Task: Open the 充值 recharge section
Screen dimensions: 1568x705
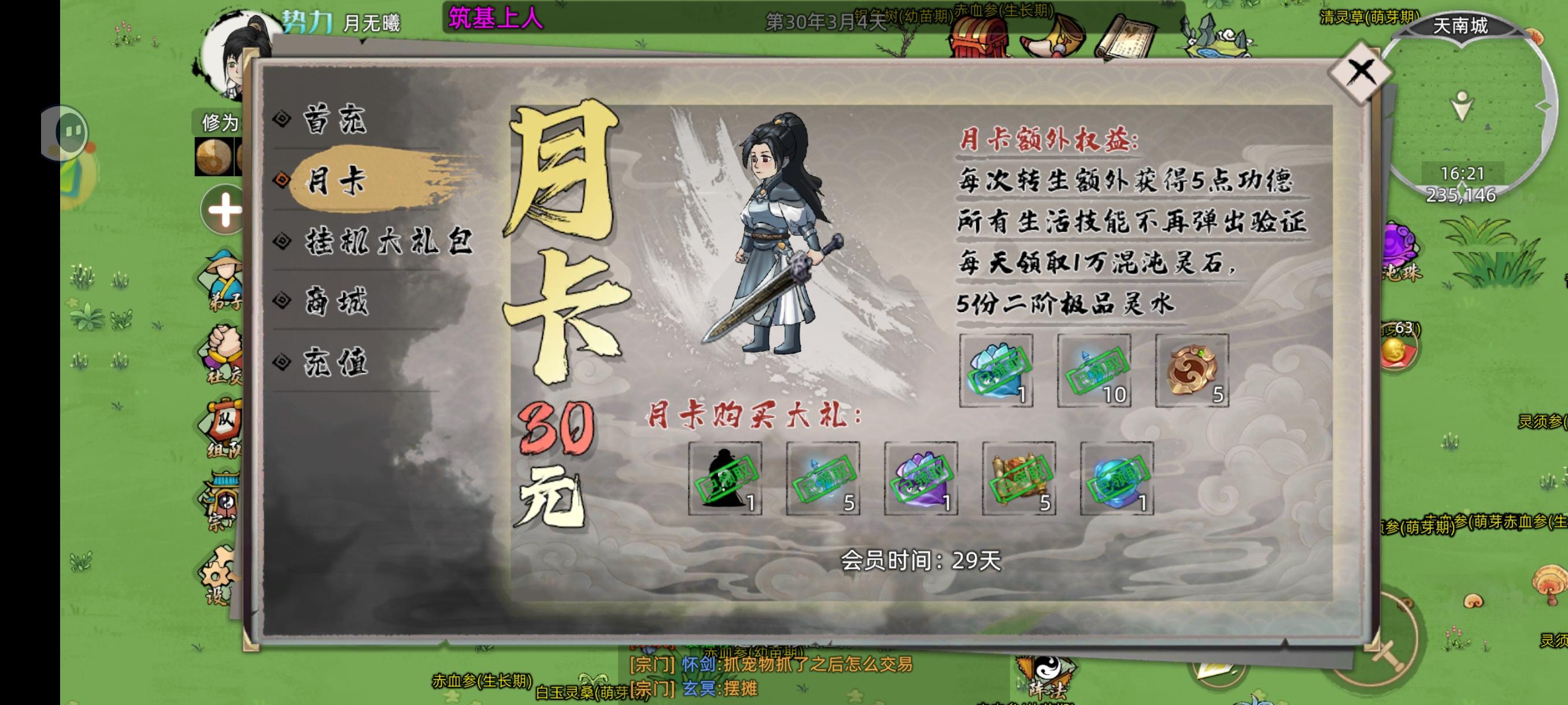Action: click(335, 362)
